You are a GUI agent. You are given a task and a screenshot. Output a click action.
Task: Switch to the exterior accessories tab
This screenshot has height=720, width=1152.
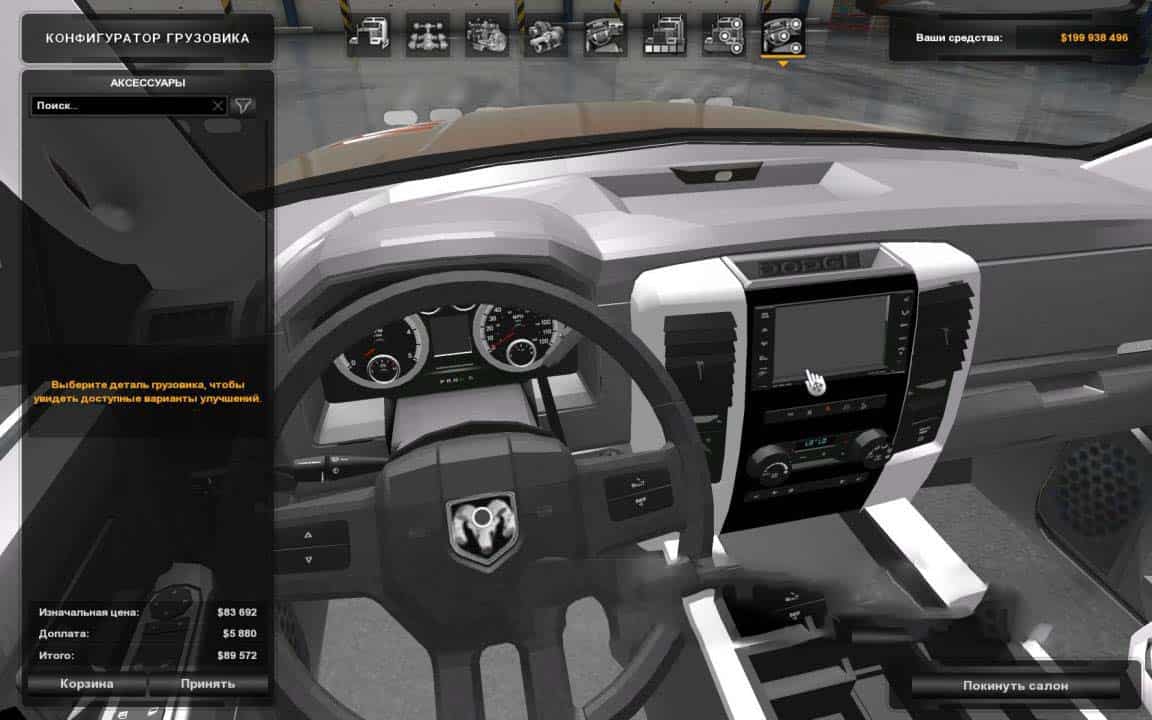pyautogui.click(x=723, y=36)
